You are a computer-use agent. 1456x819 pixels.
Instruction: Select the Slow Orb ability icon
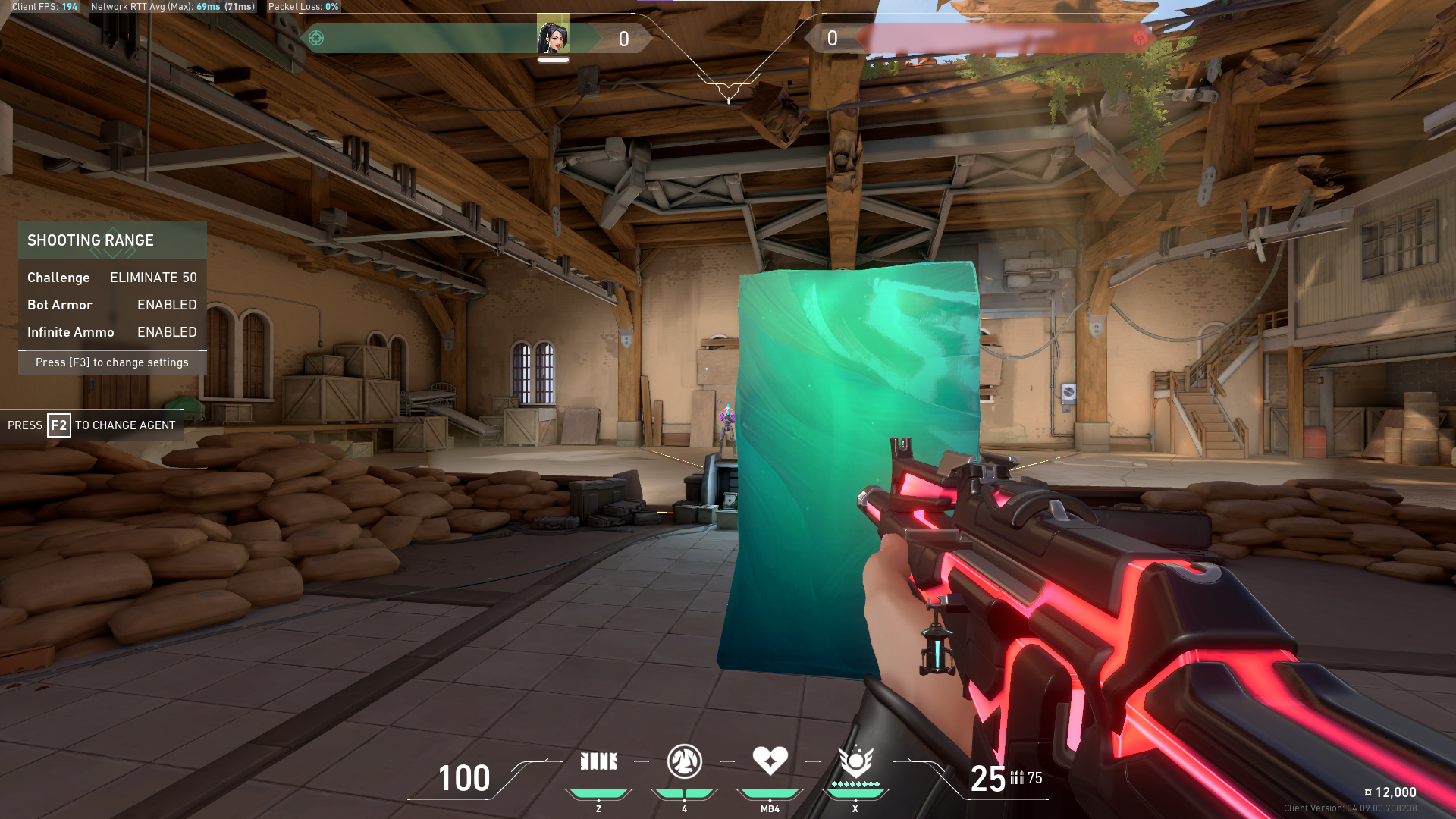(x=685, y=761)
